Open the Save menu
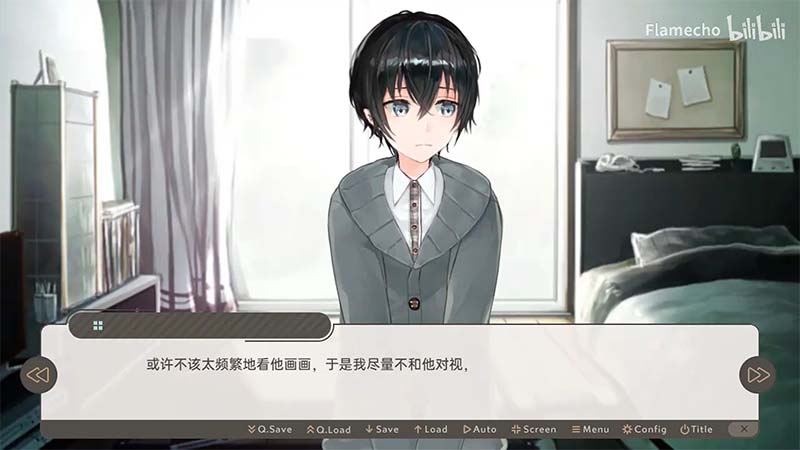The image size is (800, 450). [382, 429]
